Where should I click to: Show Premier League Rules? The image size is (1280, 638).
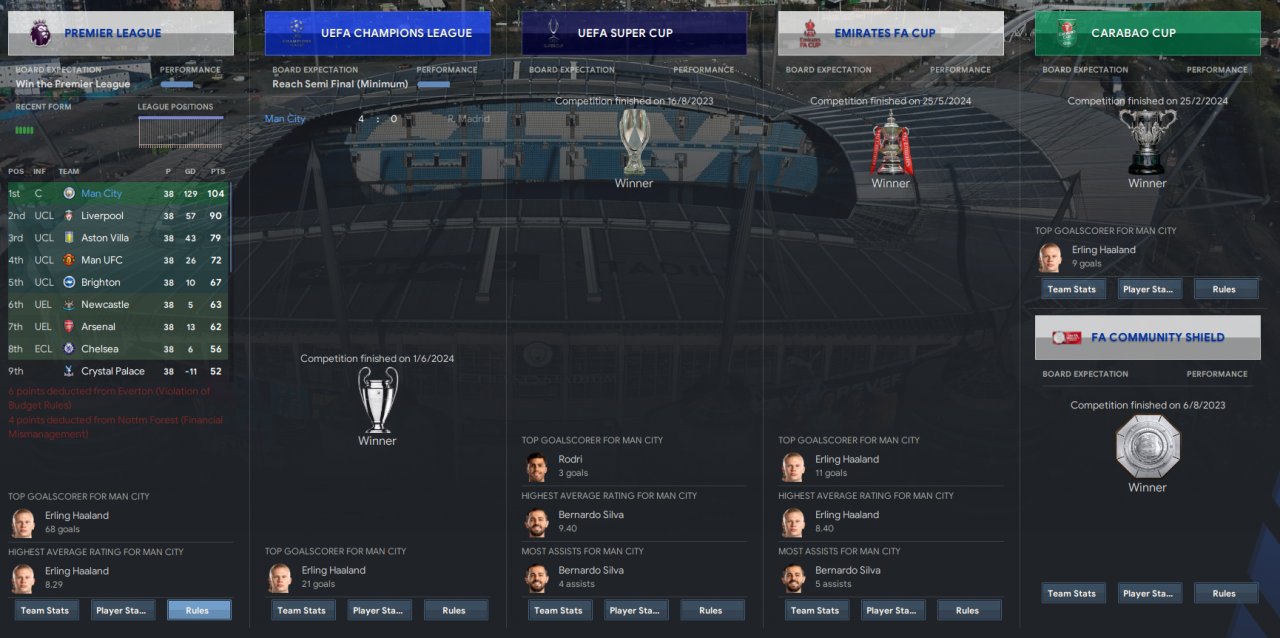tap(198, 610)
